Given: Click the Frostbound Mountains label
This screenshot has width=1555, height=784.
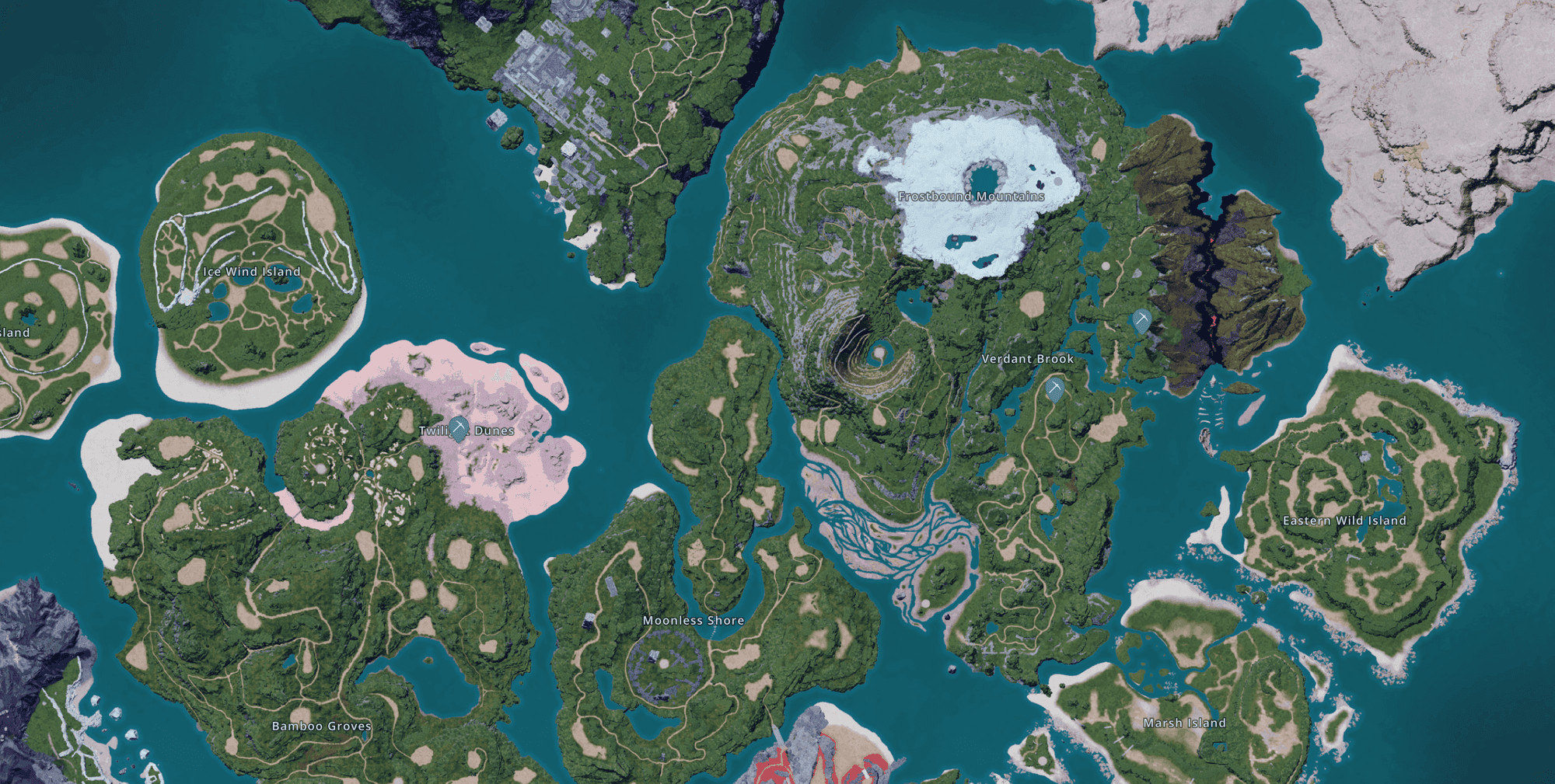Looking at the screenshot, I should (x=972, y=197).
